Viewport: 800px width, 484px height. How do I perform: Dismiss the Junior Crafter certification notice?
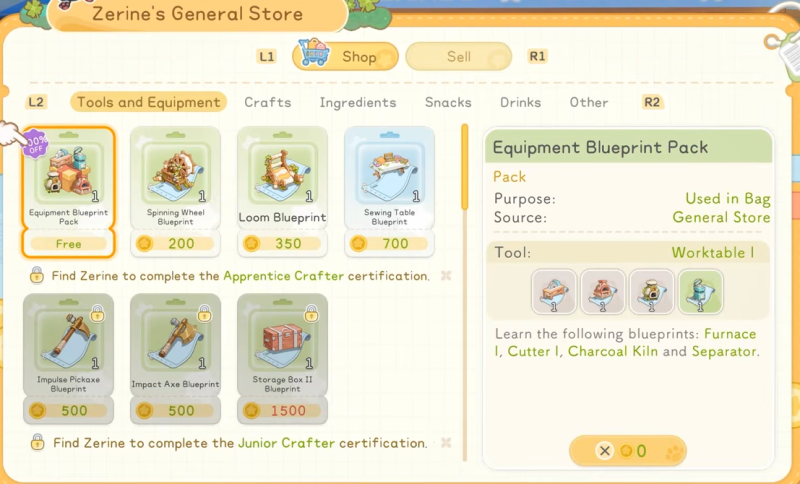point(446,442)
